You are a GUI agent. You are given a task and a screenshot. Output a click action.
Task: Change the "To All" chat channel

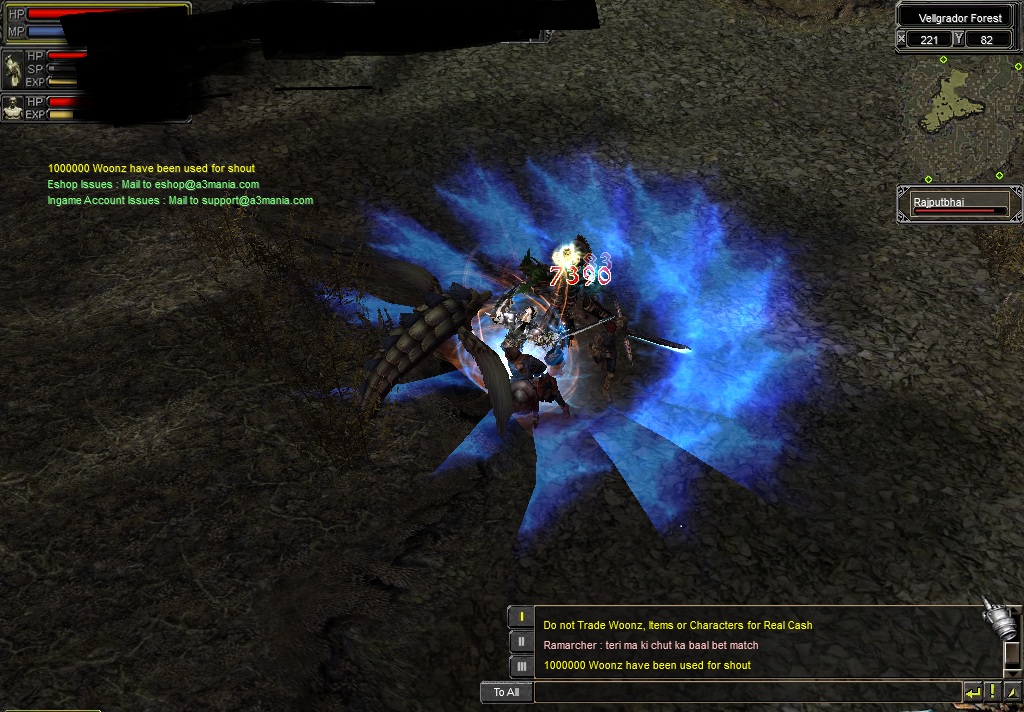[x=506, y=692]
